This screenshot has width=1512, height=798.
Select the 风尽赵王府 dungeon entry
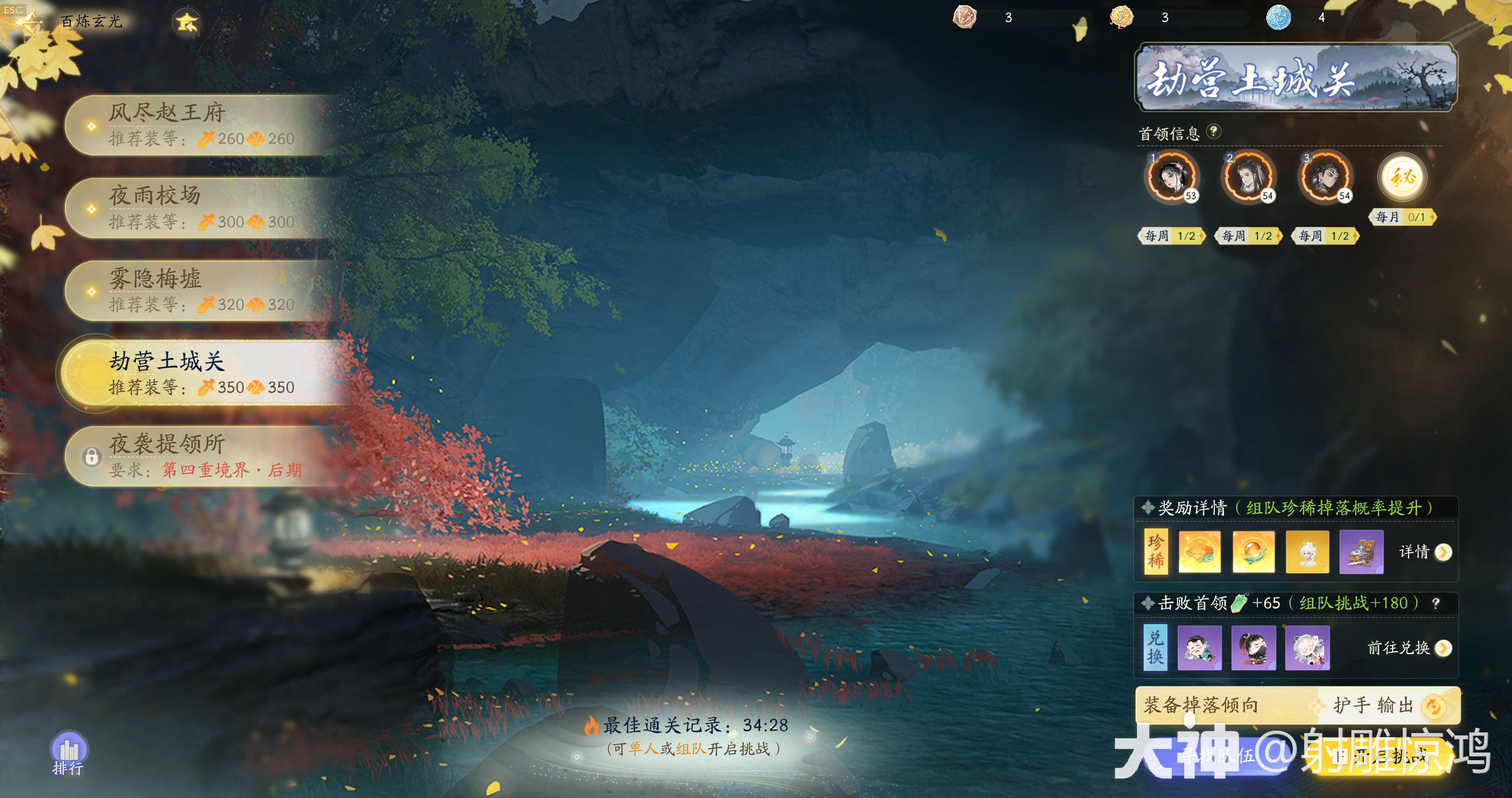[x=201, y=125]
